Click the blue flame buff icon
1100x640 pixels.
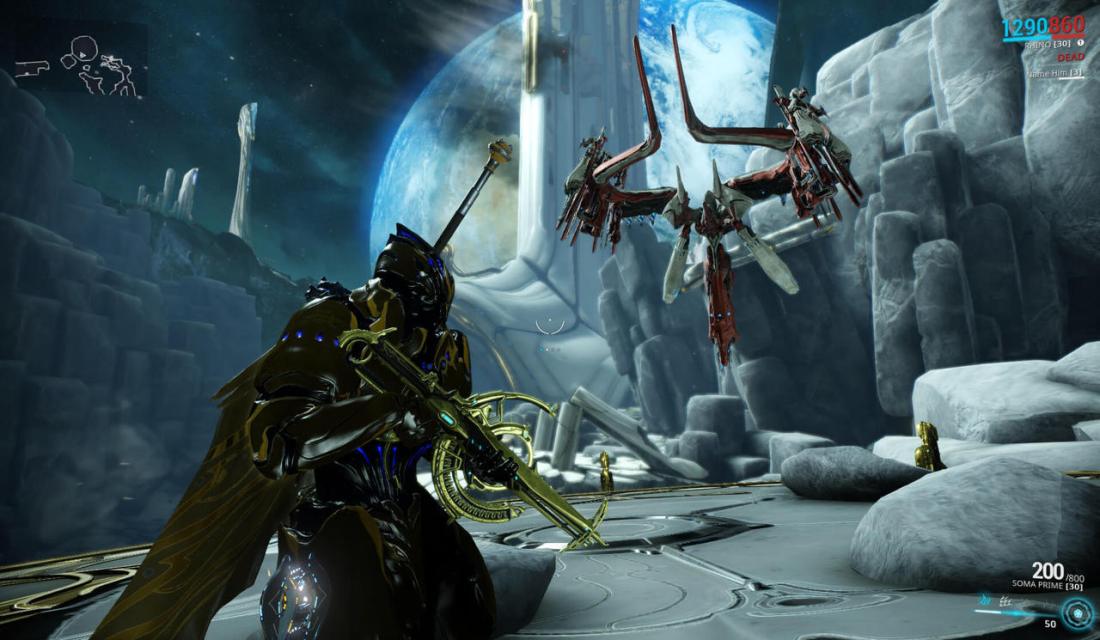[986, 601]
